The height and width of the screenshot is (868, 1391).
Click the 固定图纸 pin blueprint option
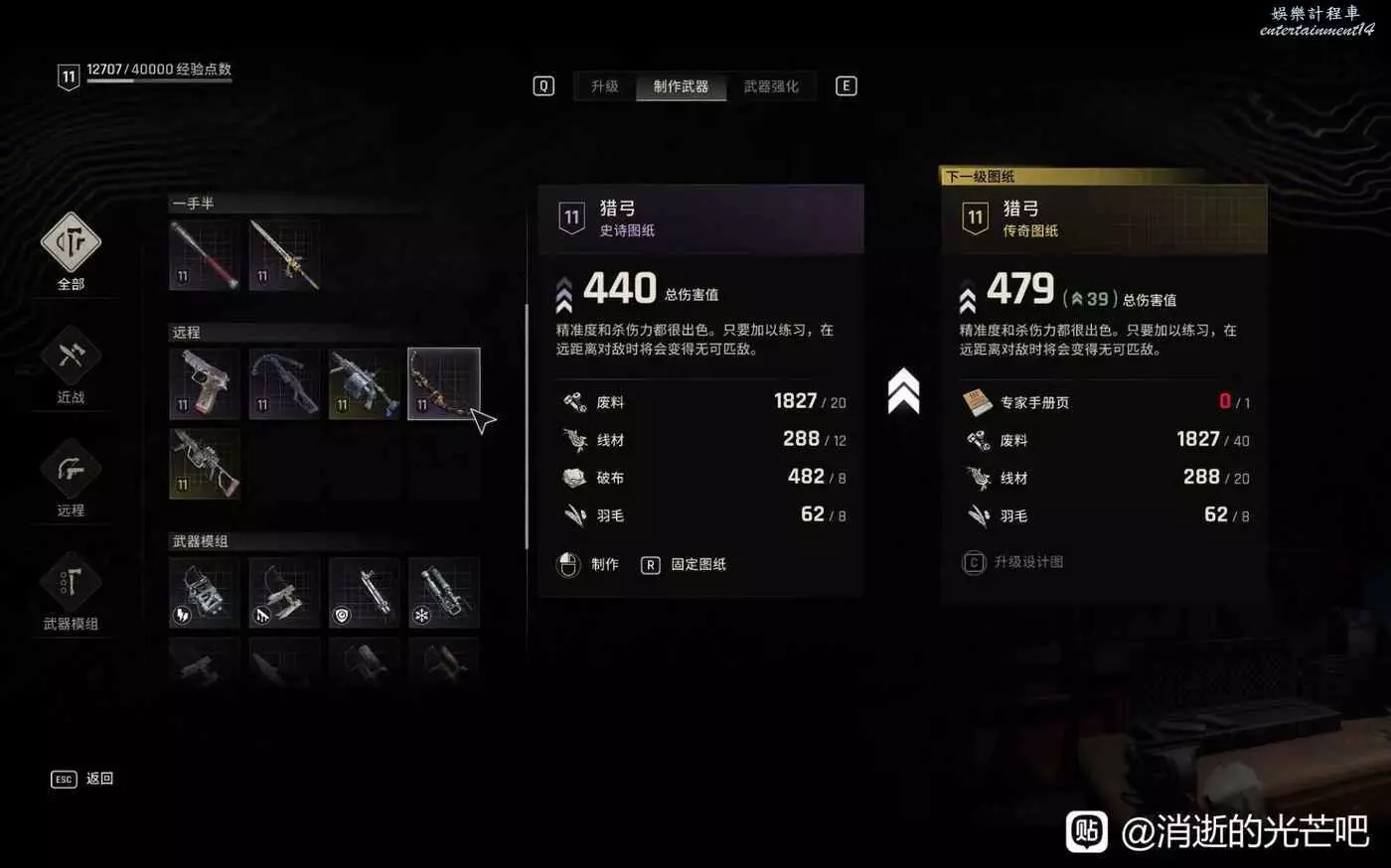[686, 564]
